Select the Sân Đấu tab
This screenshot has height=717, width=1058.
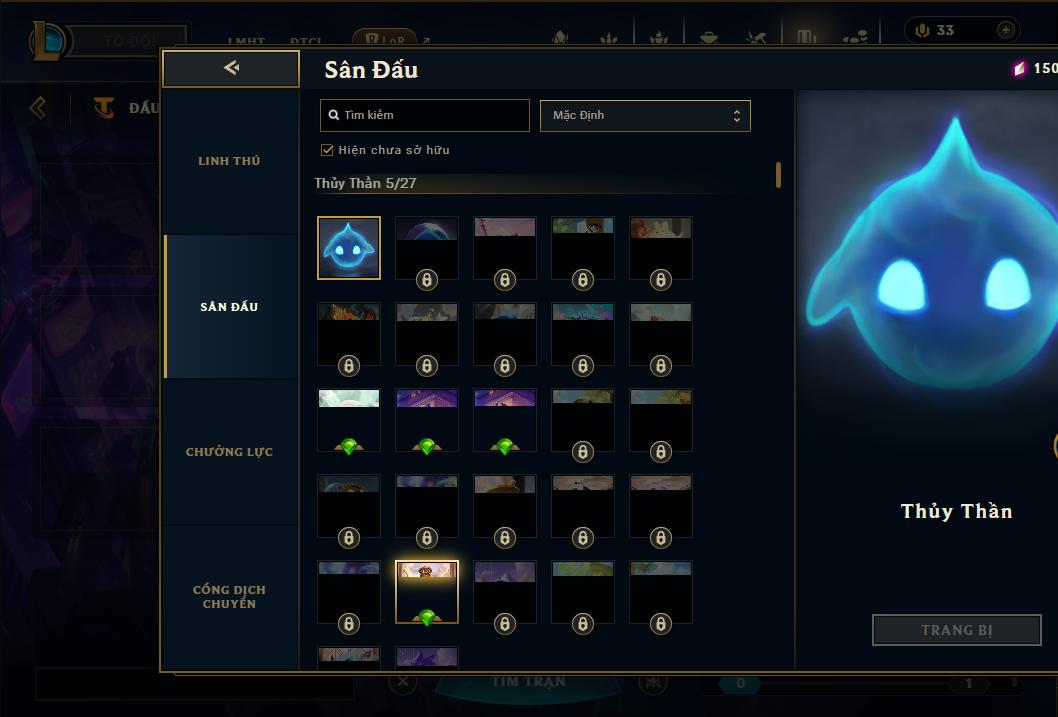pyautogui.click(x=229, y=307)
